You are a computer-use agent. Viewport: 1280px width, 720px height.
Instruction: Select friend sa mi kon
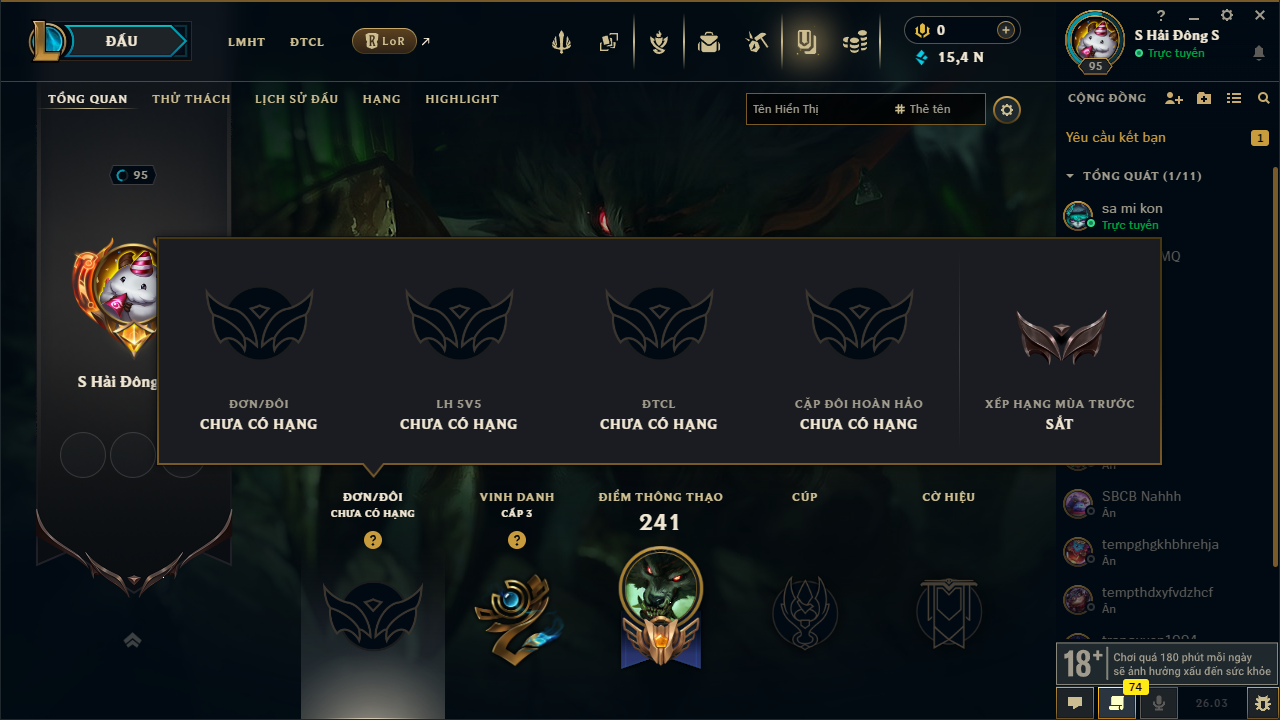pos(1132,215)
